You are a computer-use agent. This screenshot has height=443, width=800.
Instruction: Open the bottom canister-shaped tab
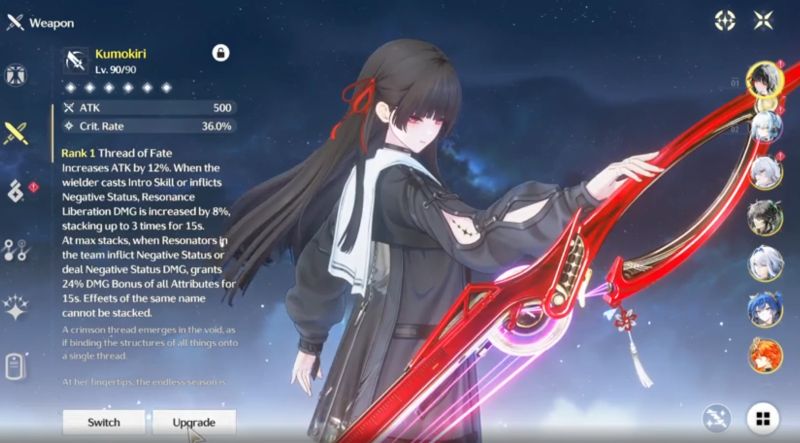tap(16, 366)
